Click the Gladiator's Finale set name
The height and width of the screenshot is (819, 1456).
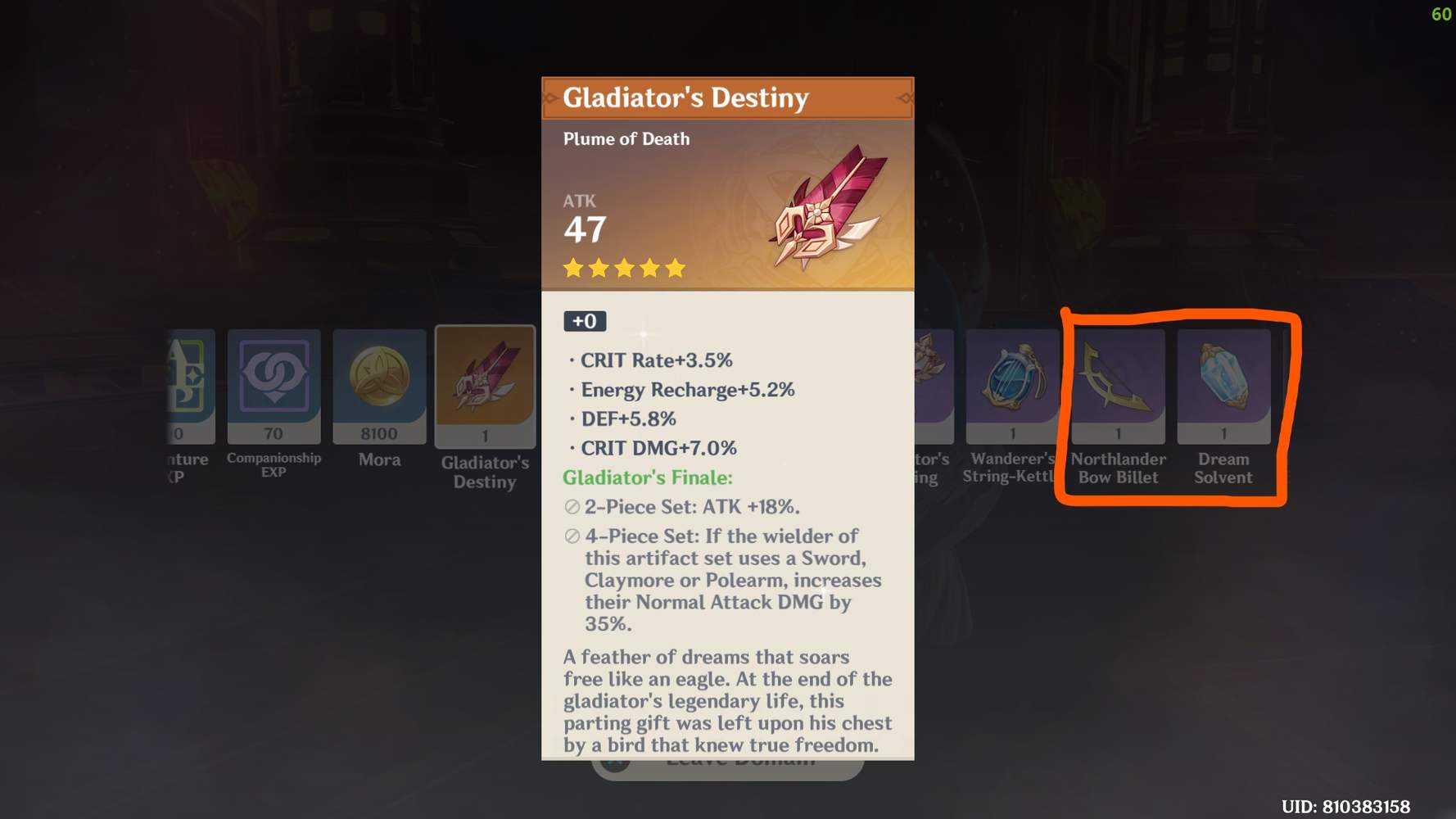click(647, 477)
